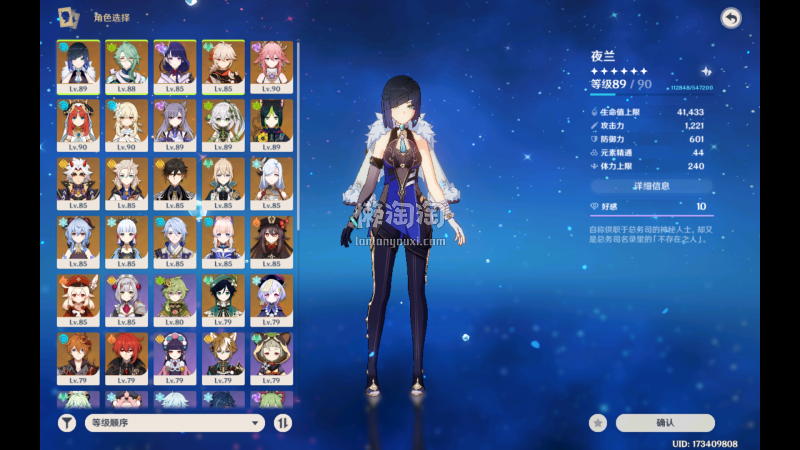800x450 pixels.
Task: Select Zhongli's character card
Action: point(174,182)
